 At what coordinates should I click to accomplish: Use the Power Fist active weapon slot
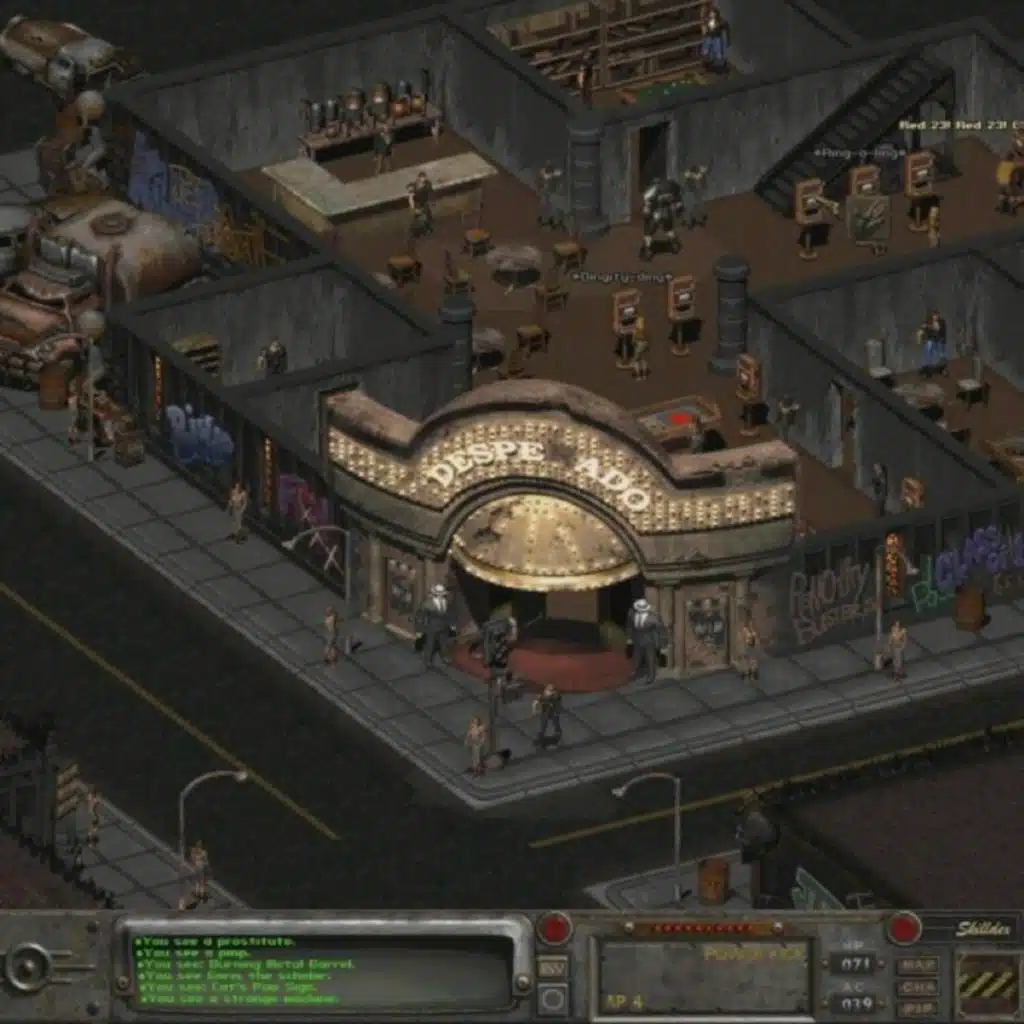704,974
